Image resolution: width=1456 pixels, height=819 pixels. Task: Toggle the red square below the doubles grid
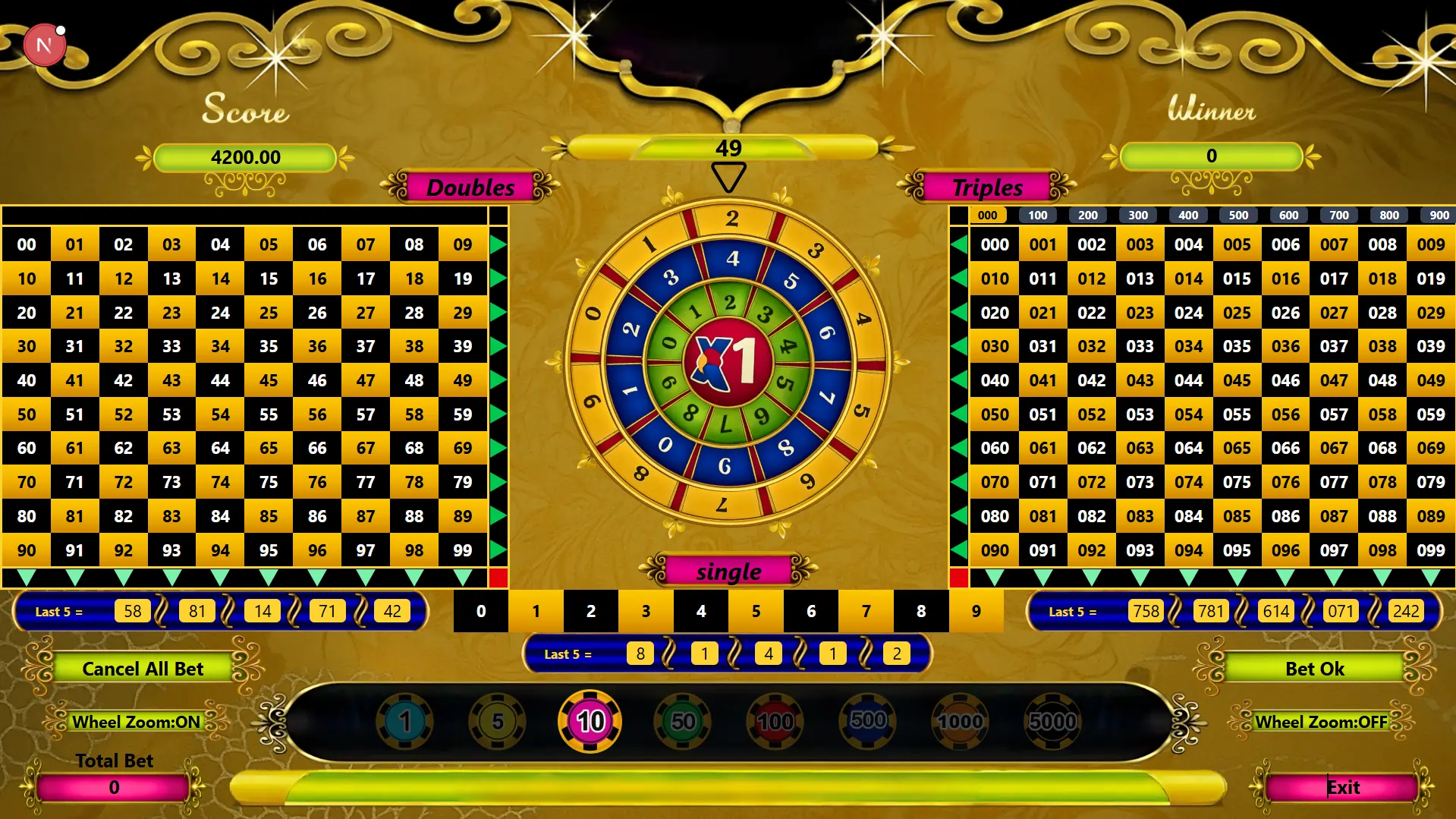(497, 577)
